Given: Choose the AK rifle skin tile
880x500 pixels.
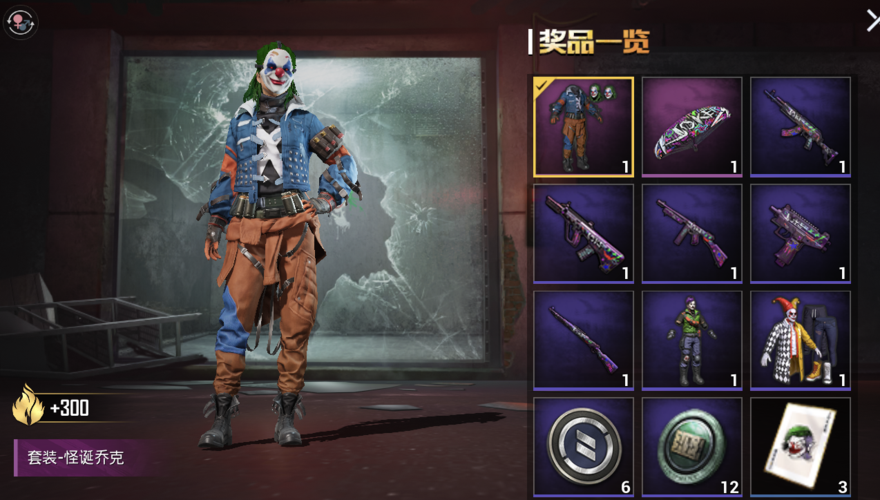Looking at the screenshot, I should point(800,126).
